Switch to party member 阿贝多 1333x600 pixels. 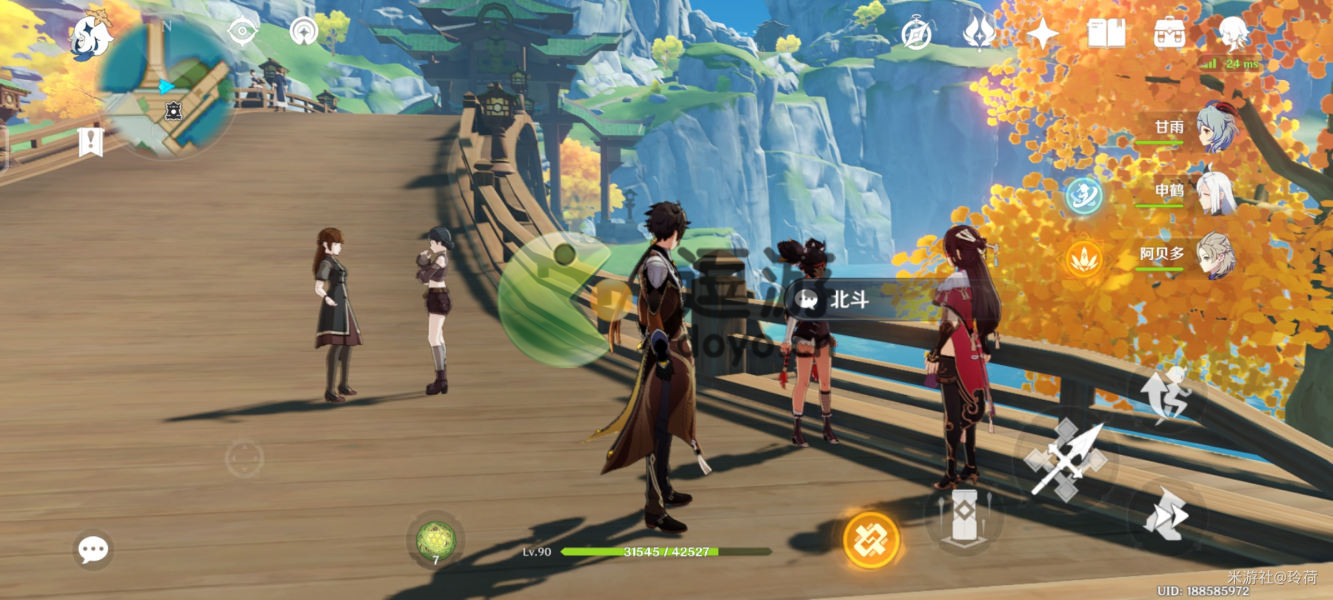1216,255
